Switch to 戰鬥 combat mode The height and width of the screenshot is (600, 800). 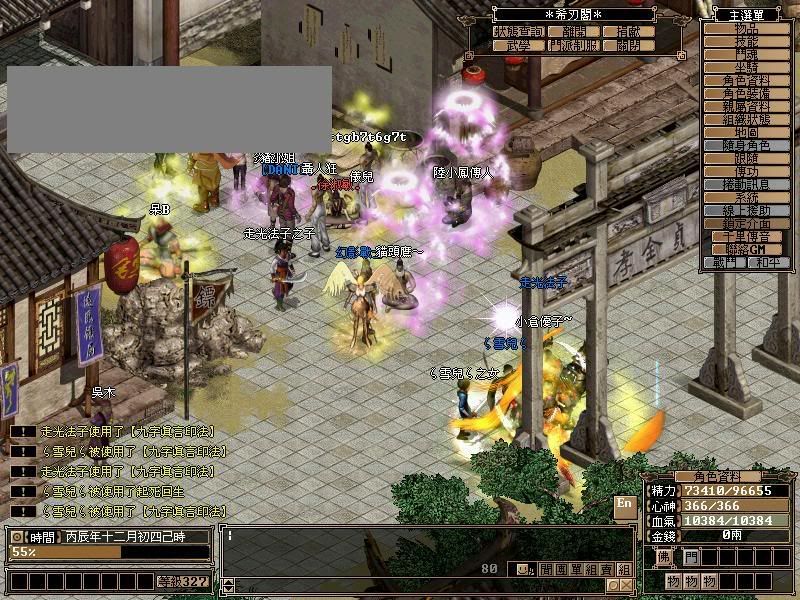coord(723,262)
